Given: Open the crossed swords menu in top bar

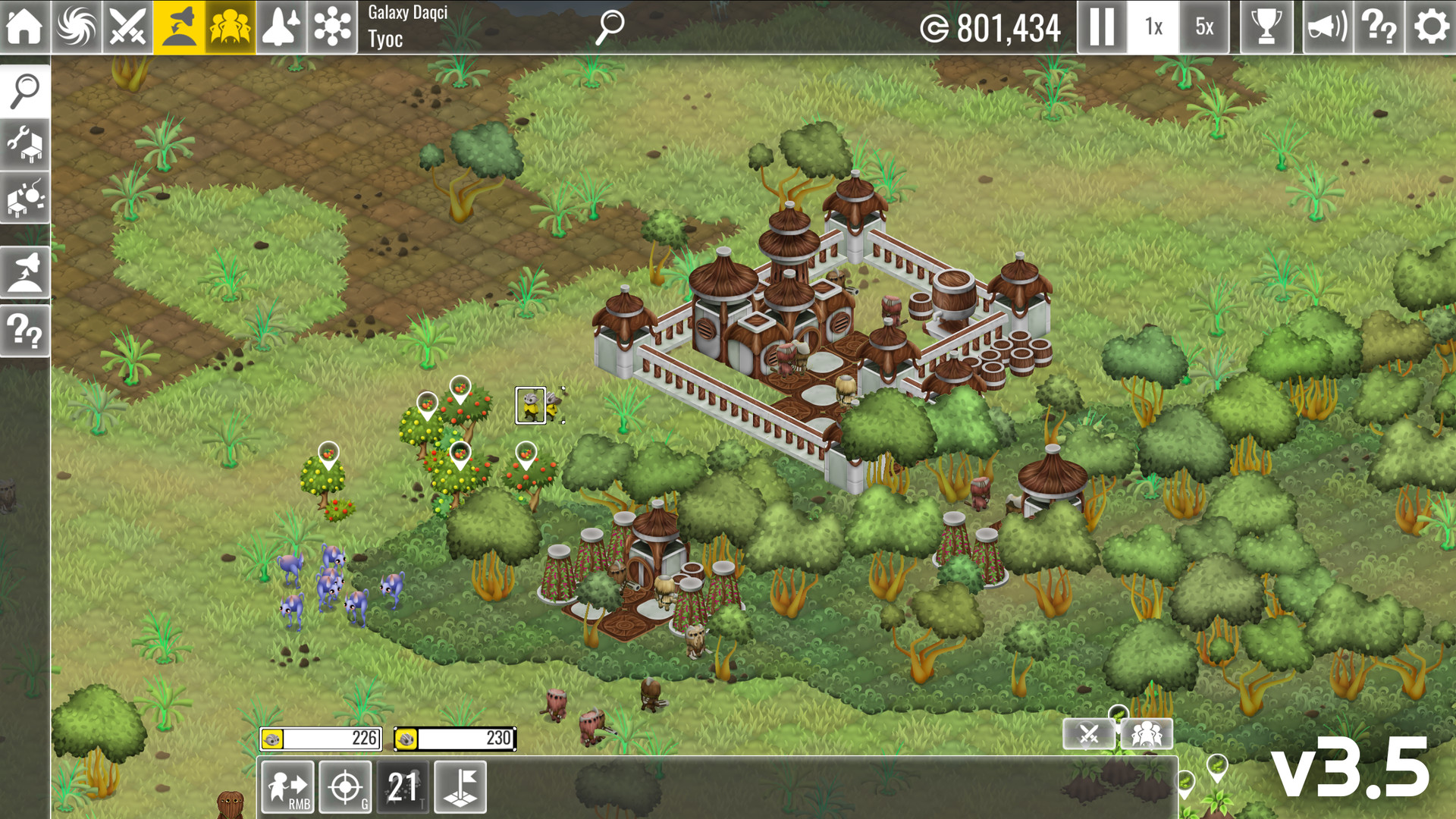Looking at the screenshot, I should click(x=127, y=27).
